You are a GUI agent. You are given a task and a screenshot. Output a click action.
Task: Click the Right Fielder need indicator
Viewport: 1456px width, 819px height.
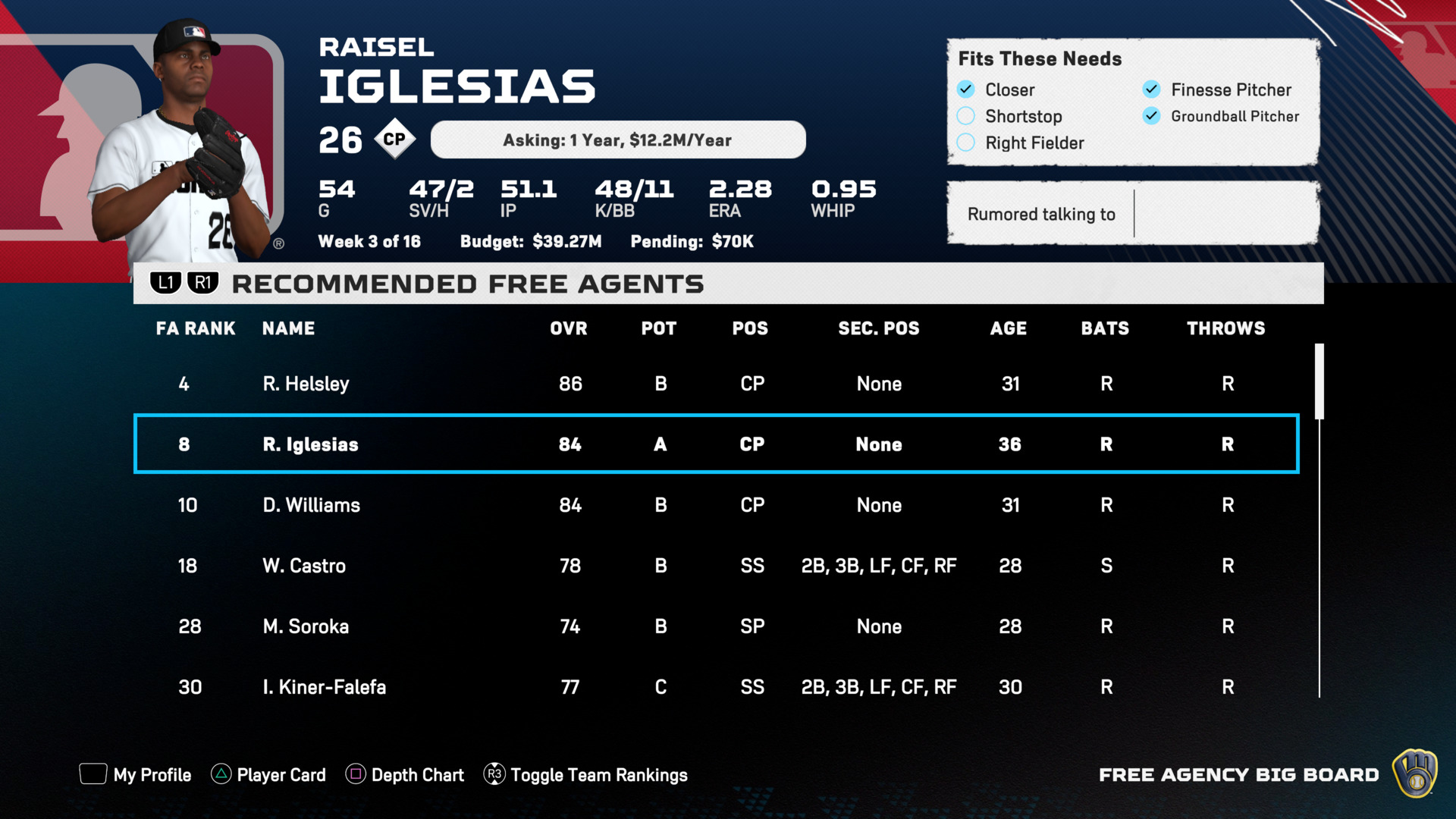pos(965,143)
